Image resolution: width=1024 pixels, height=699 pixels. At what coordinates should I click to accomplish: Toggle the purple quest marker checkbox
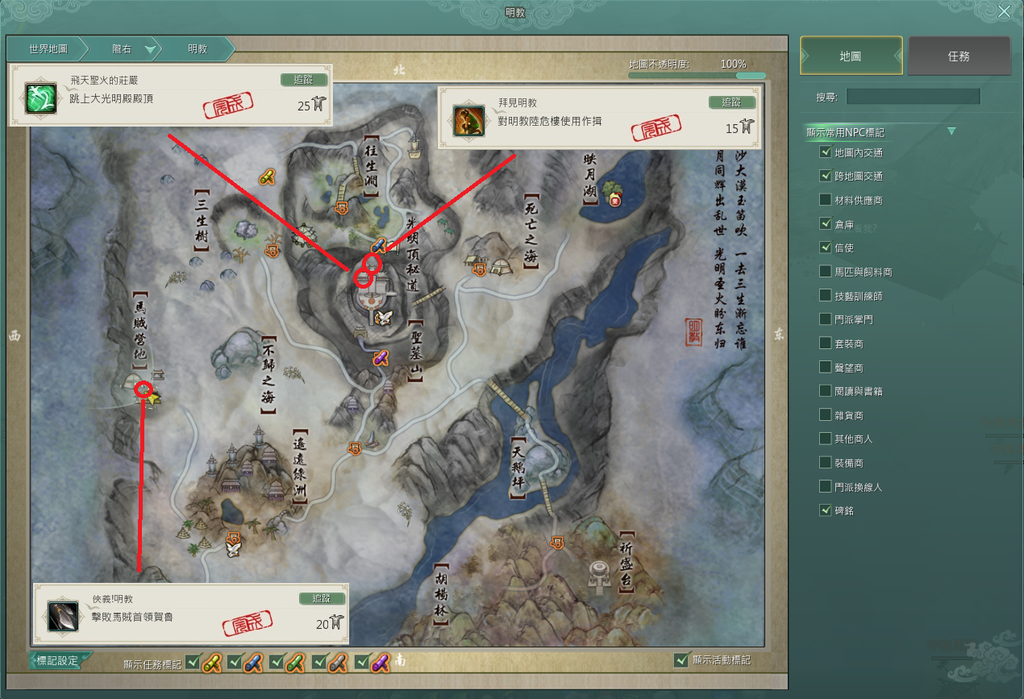point(362,662)
